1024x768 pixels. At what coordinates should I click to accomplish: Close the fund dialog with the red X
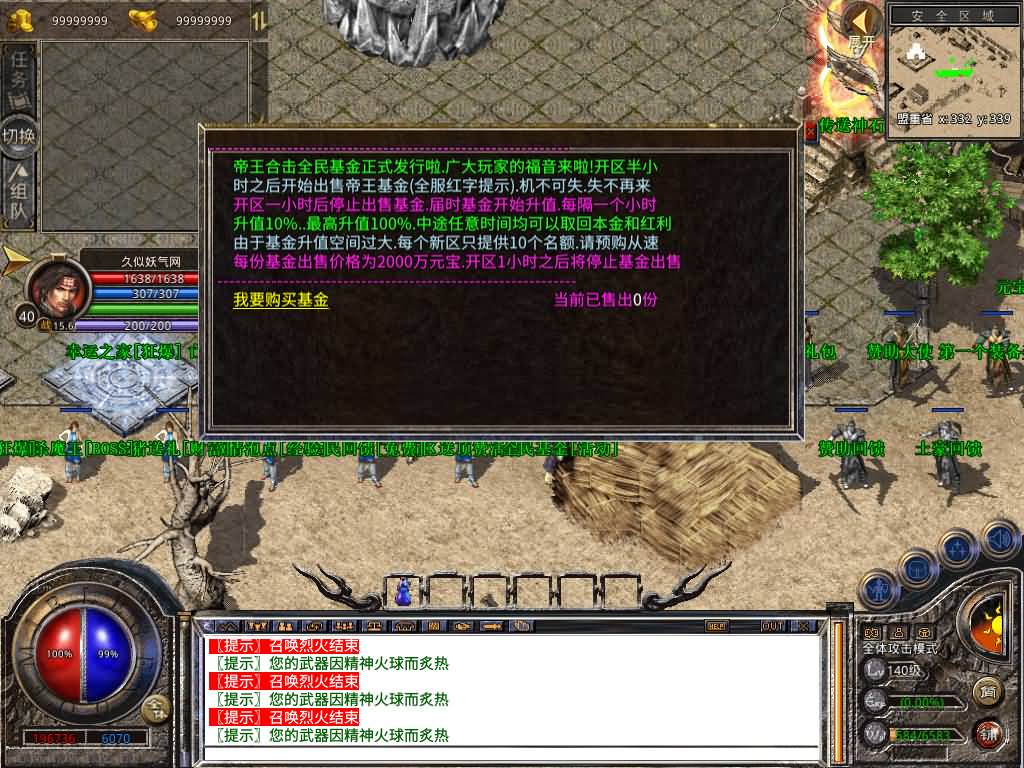point(809,130)
